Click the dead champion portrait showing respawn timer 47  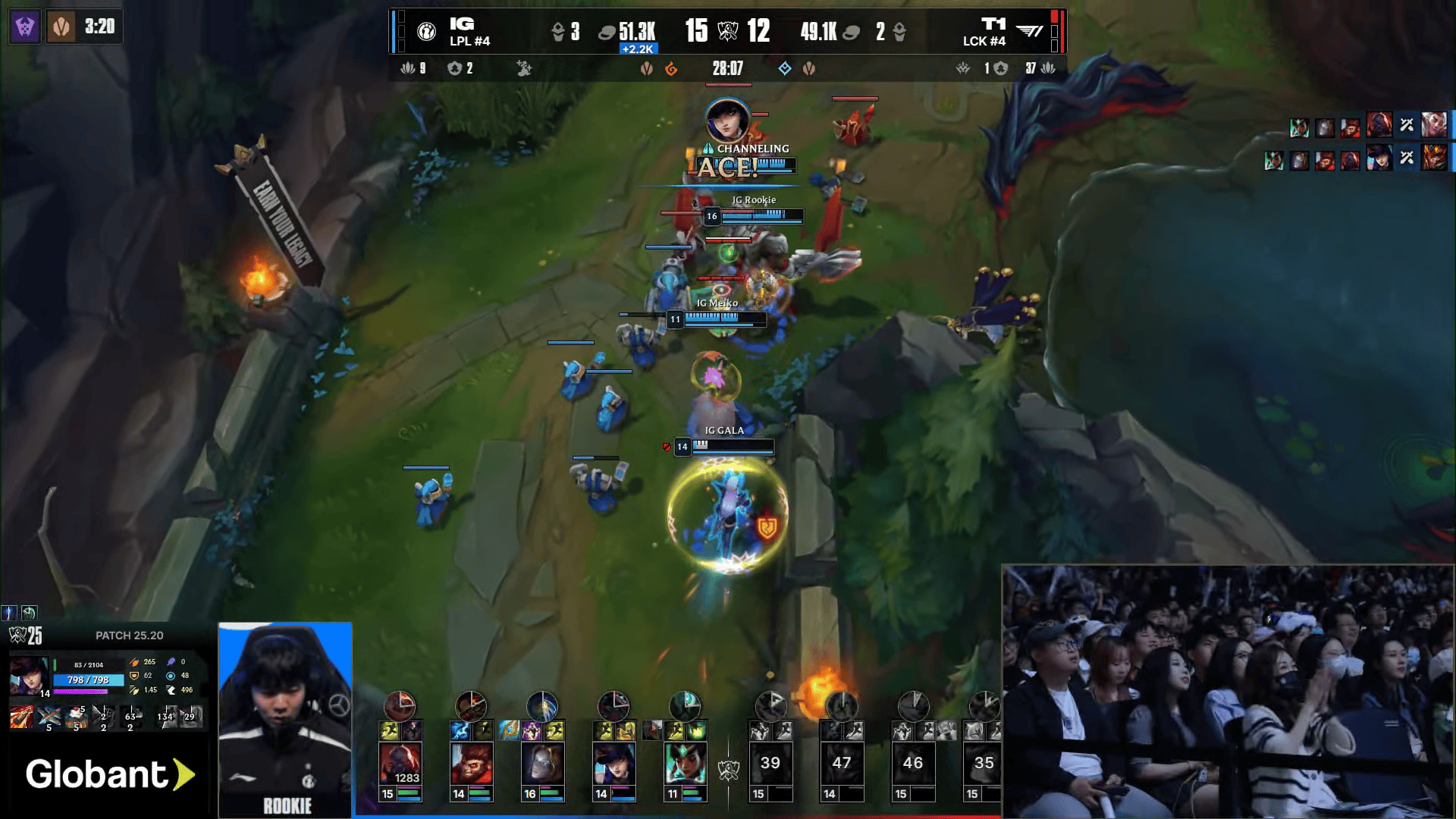point(841,763)
